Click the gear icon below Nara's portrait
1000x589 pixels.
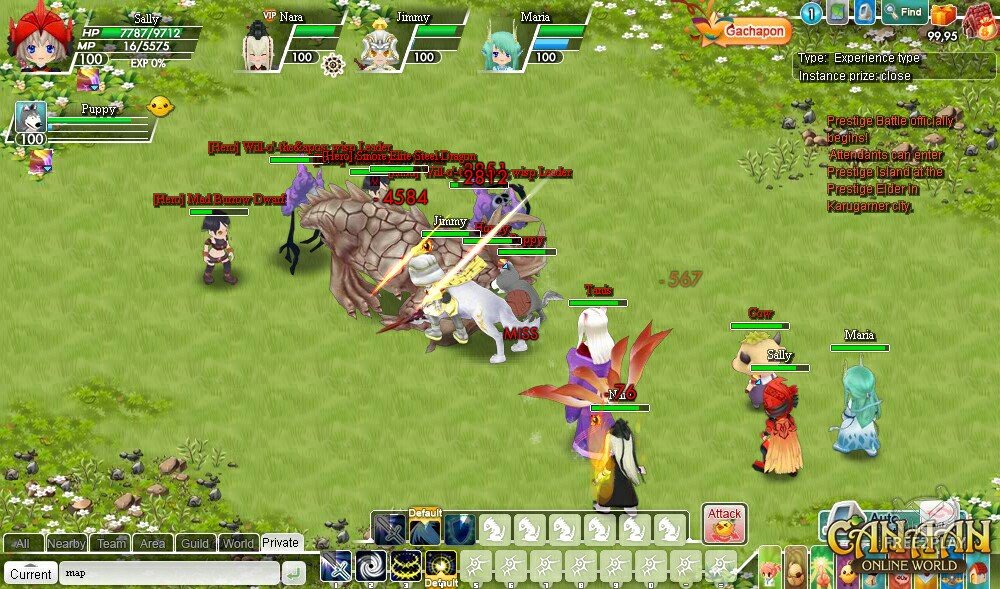tap(333, 65)
